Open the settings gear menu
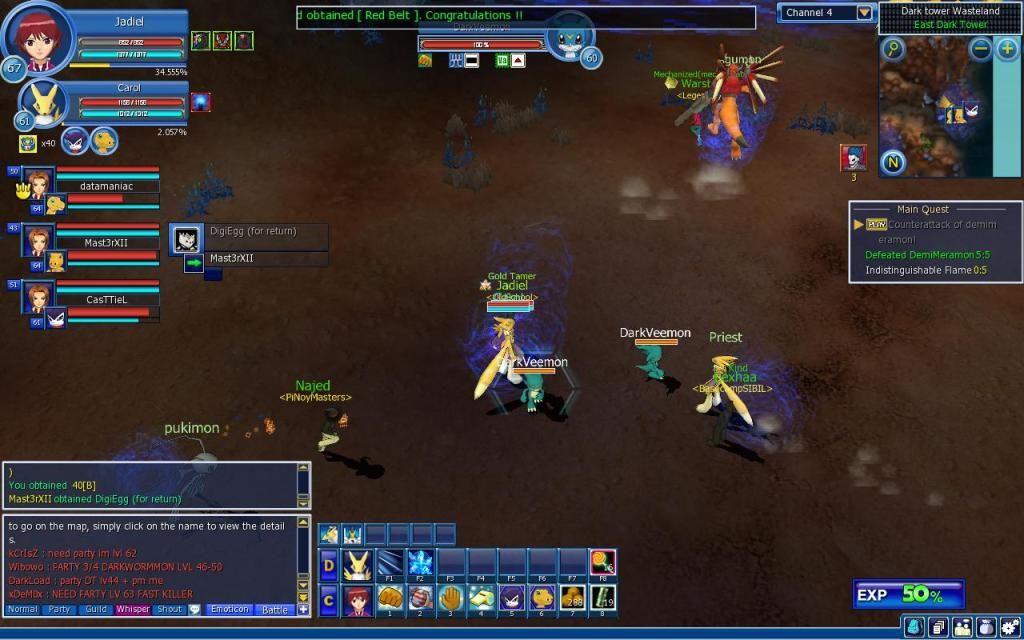Viewport: 1024px width, 640px height. tap(1009, 627)
